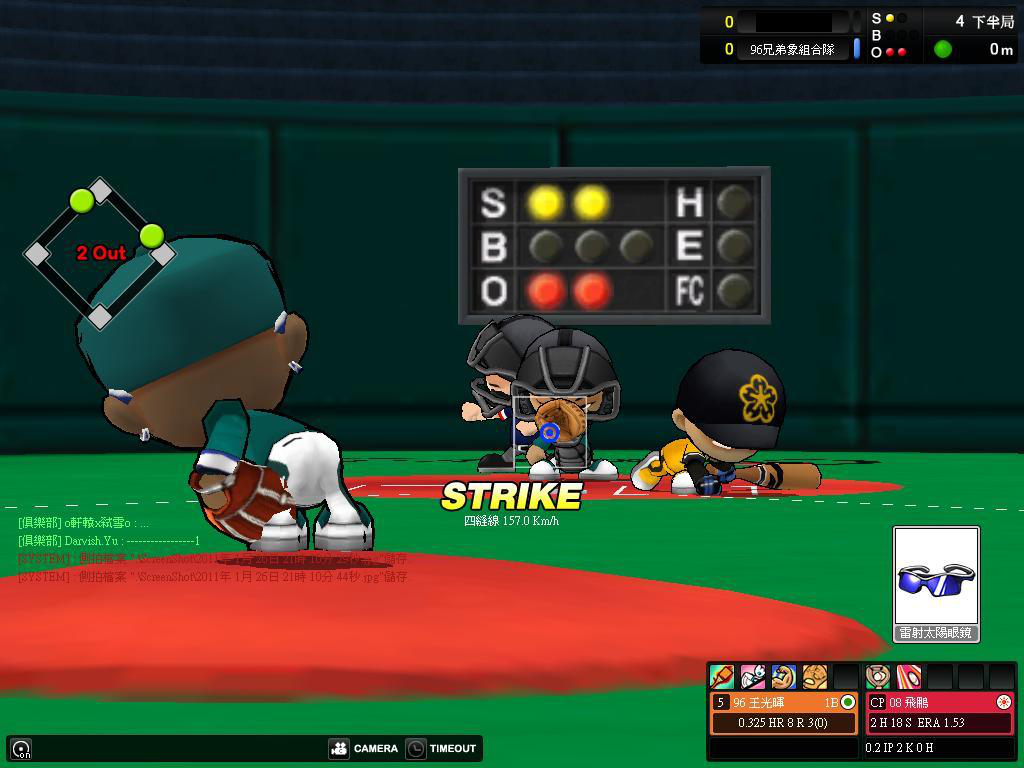The height and width of the screenshot is (768, 1024).
Task: Activate the pitcher's catcher-mitt skill icon
Action: (x=878, y=677)
